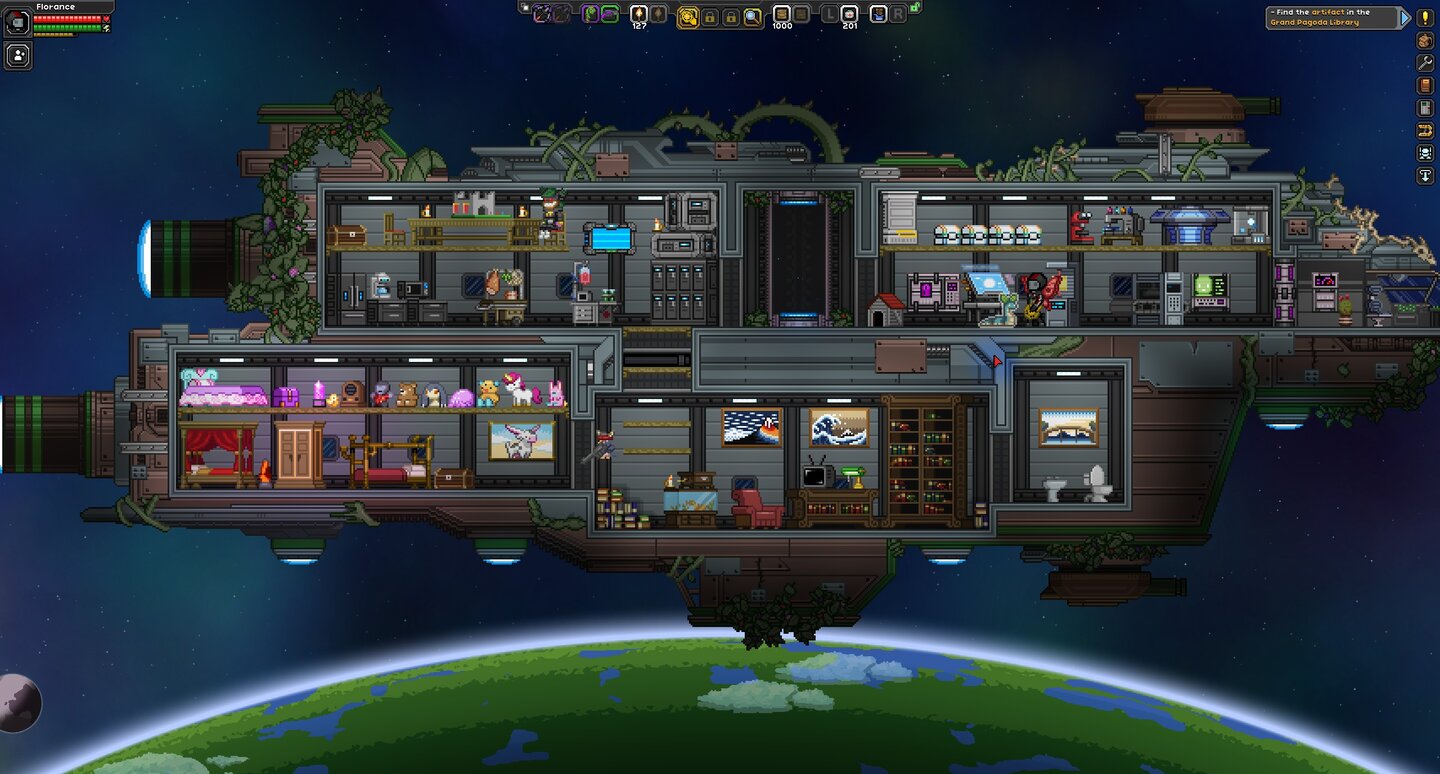Screen dimensions: 1440x774
Task: Open the collections icon in sidebar
Action: click(x=1425, y=131)
